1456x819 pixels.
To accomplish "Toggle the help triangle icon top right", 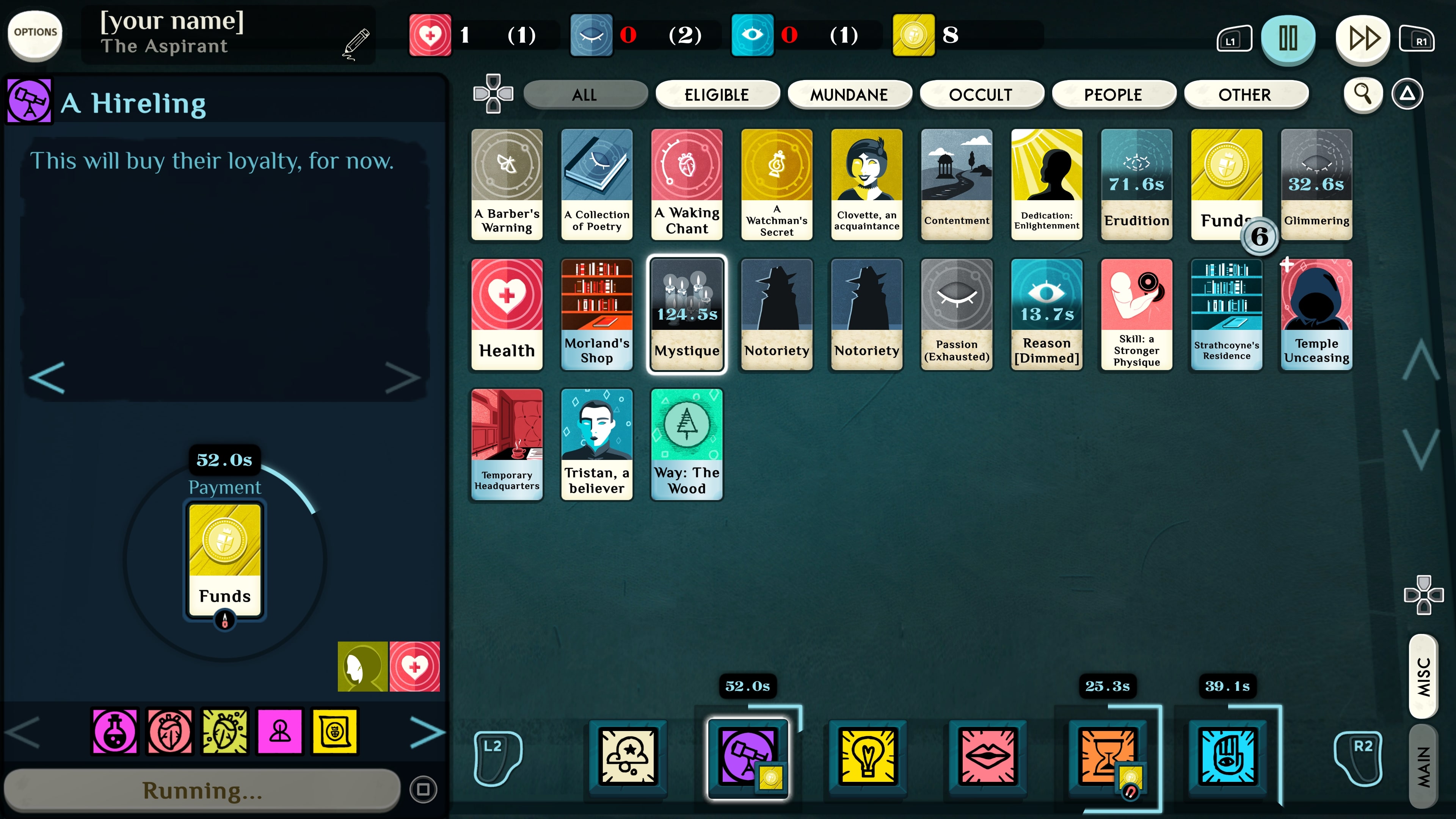I will point(1407,94).
